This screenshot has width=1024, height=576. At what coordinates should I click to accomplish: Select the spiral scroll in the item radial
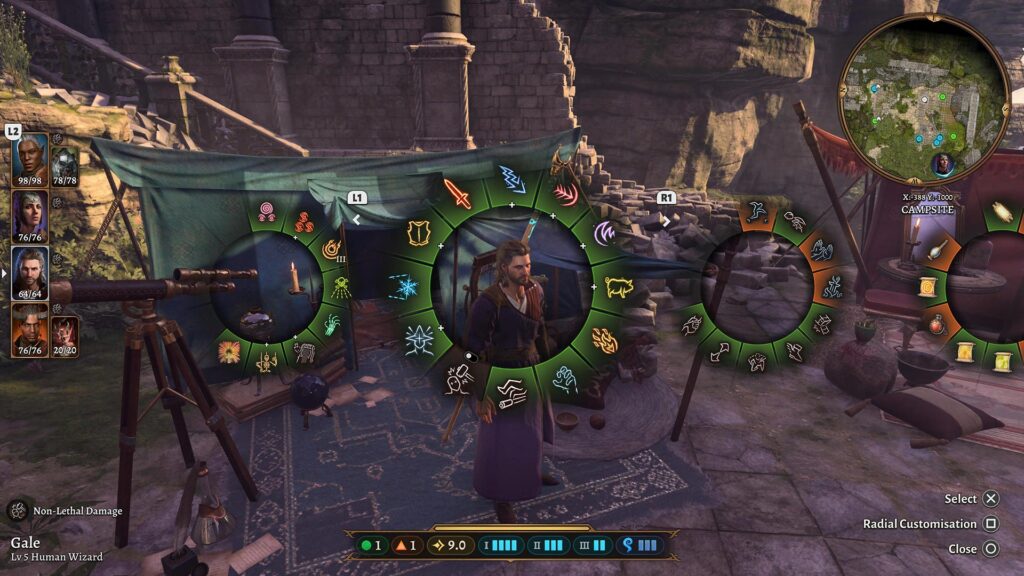tap(927, 288)
